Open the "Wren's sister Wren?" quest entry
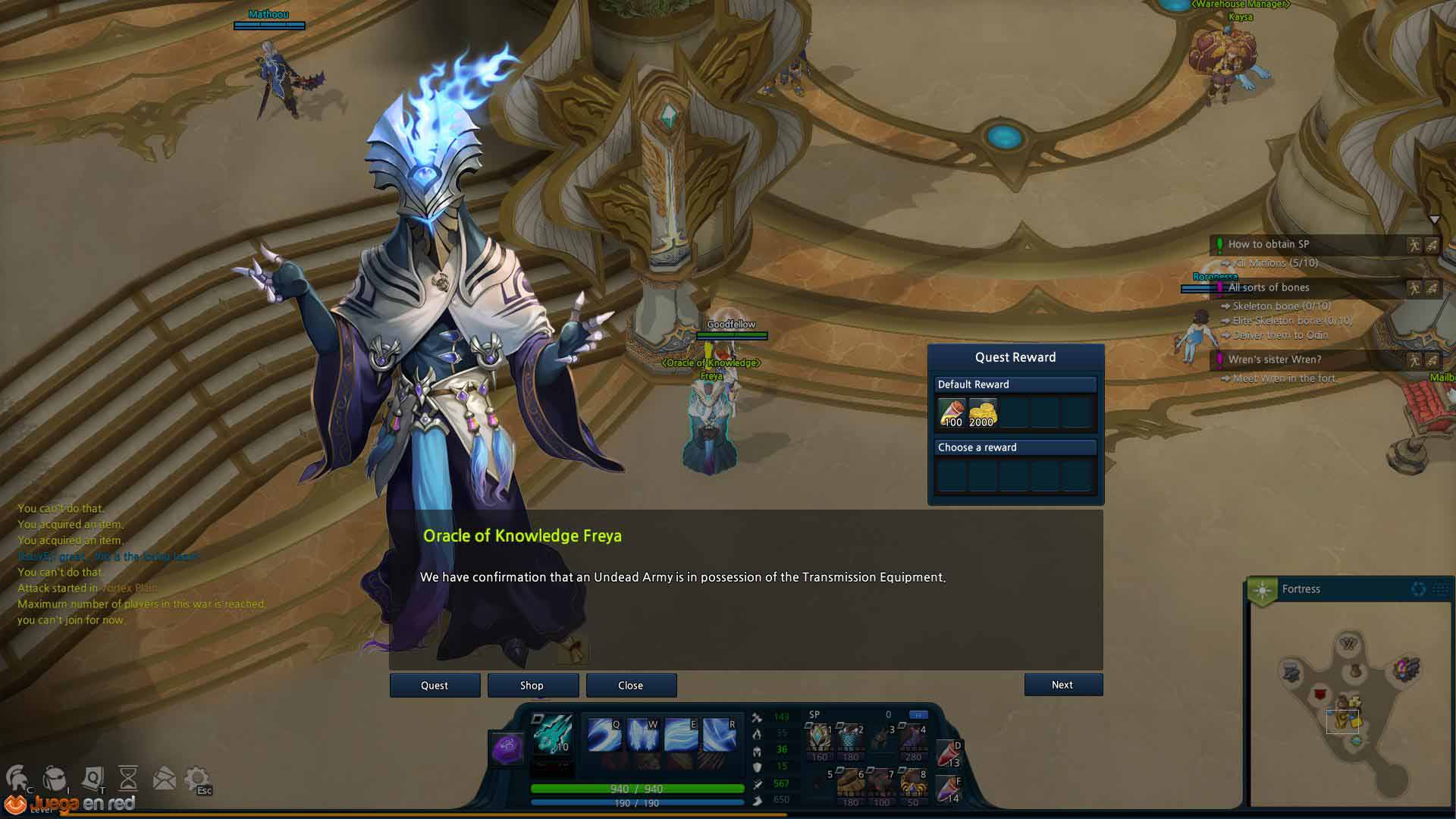The image size is (1456, 819). 1274,359
